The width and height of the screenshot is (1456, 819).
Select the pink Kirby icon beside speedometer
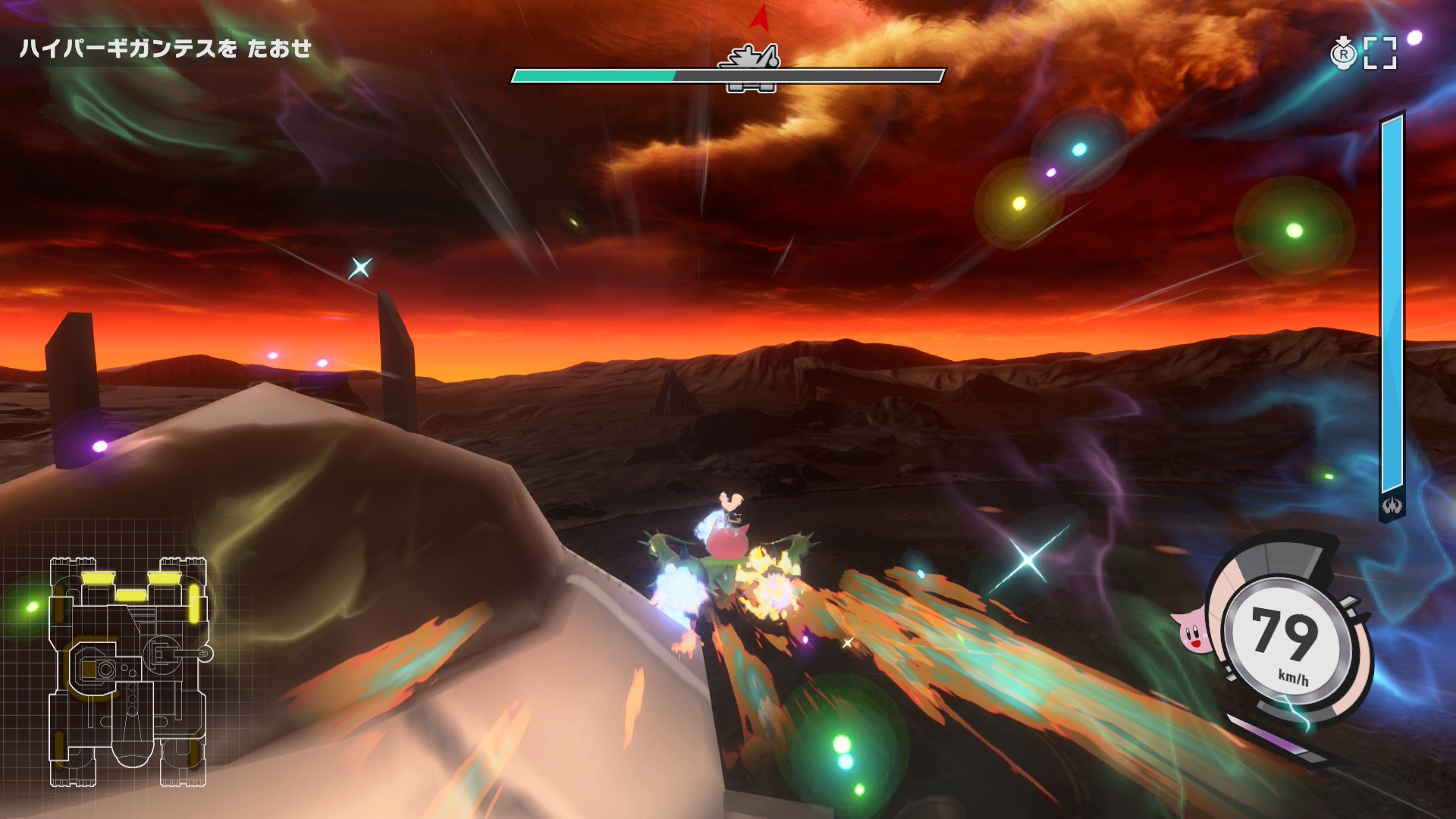(x=1193, y=632)
